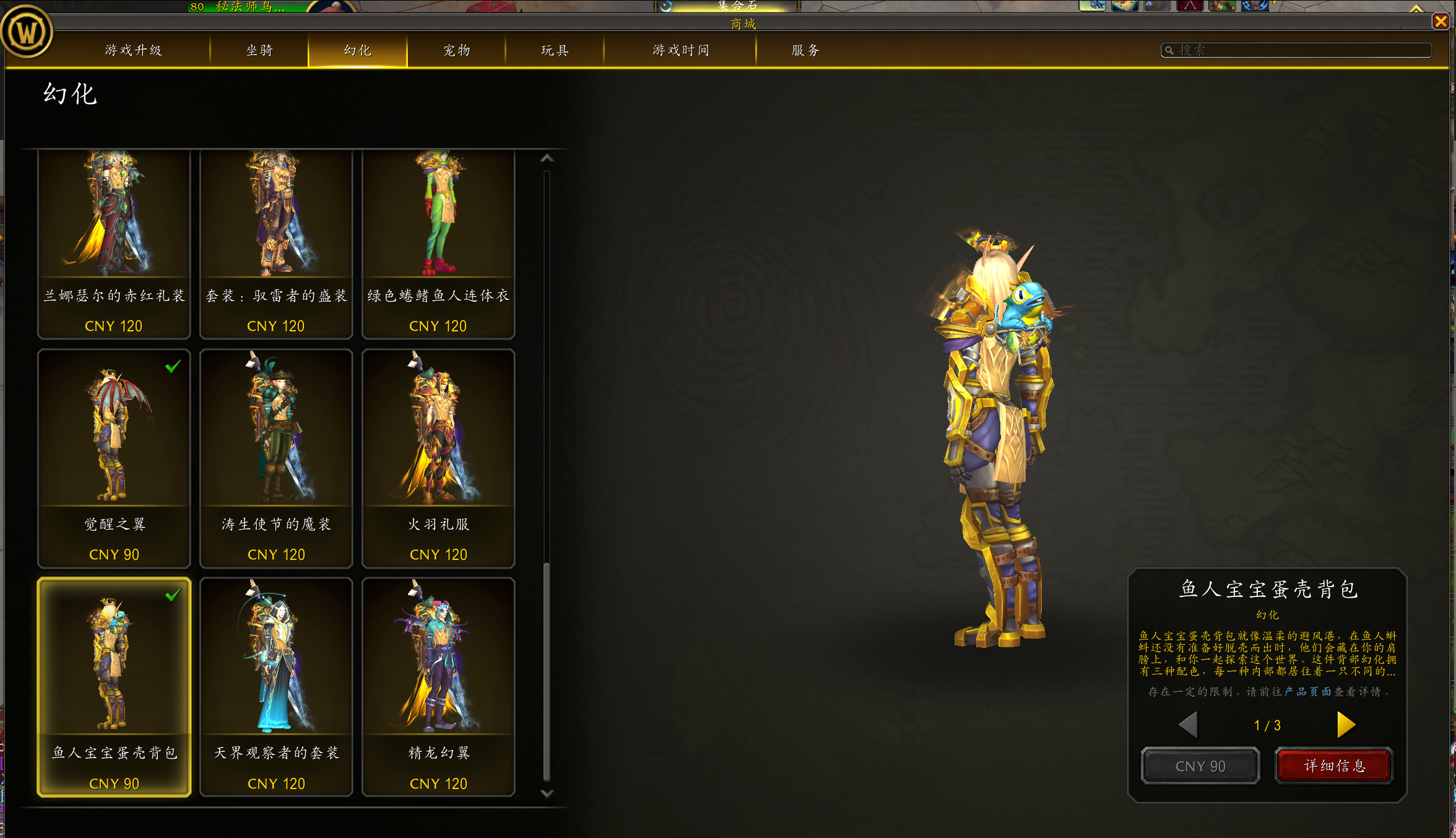Pick the 涛生使节的魔装 outfit card
Image resolution: width=1456 pixels, height=838 pixels.
tap(276, 458)
